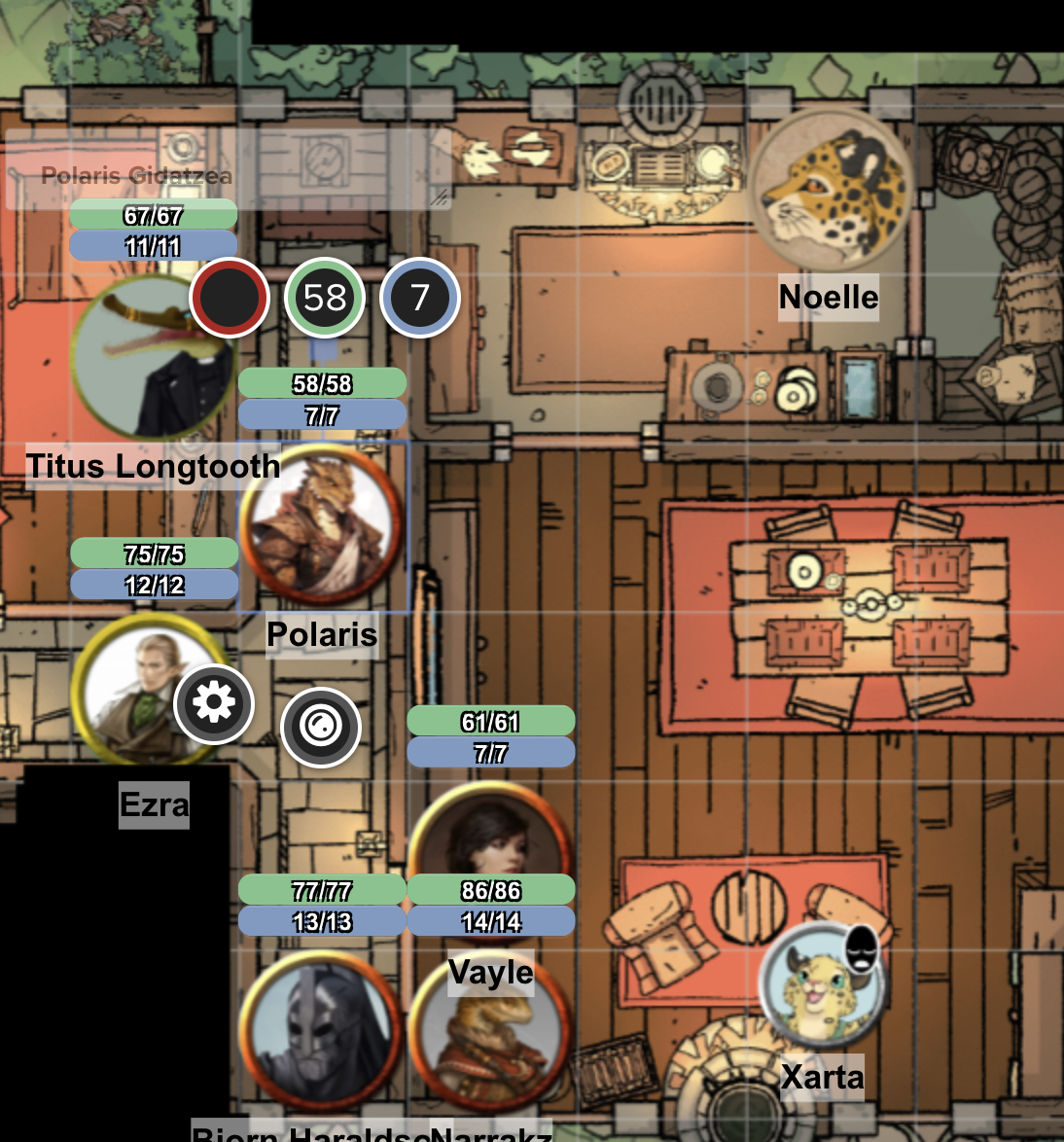Image resolution: width=1064 pixels, height=1142 pixels.
Task: Click the empty red bar bubble
Action: tap(230, 298)
